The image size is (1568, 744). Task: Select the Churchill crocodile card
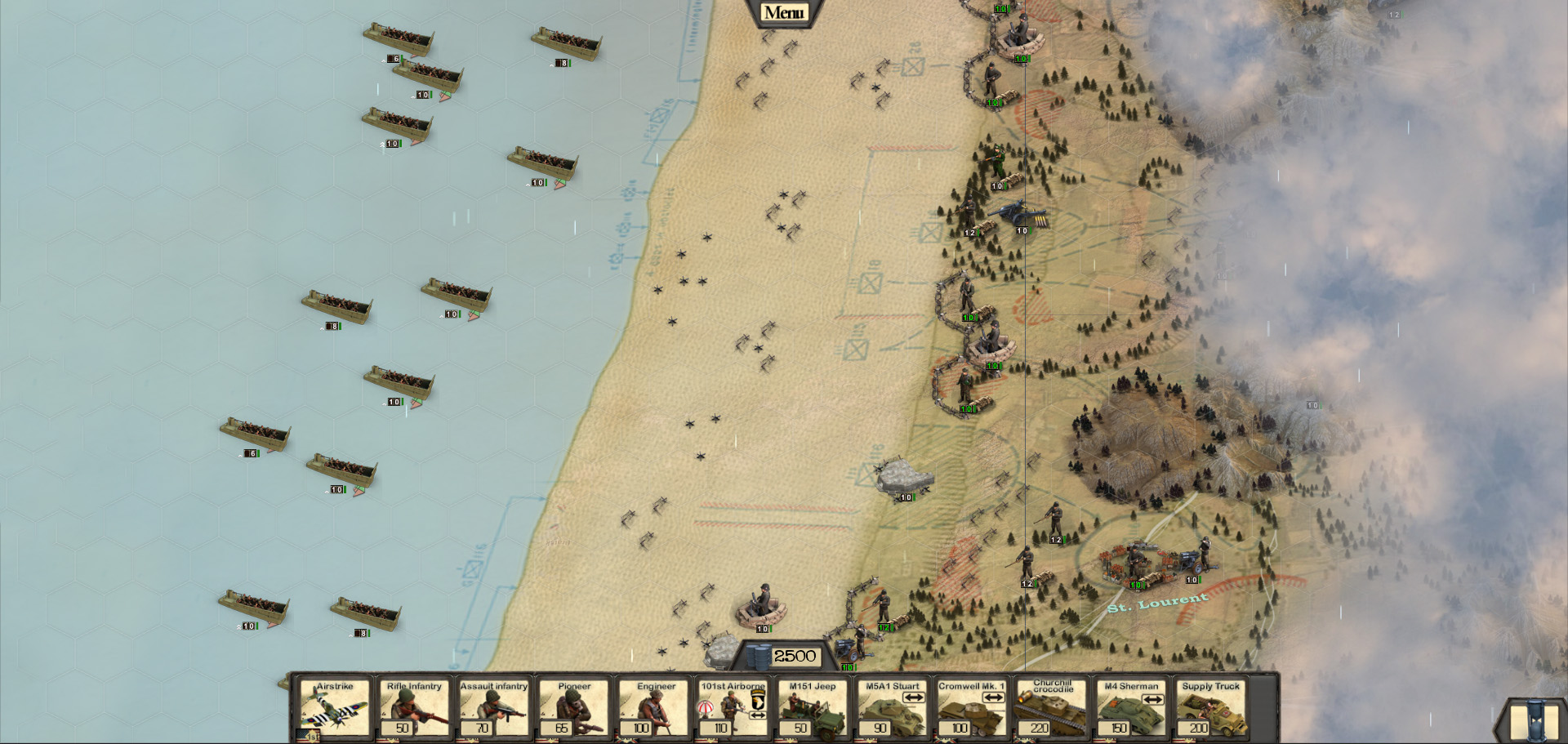[1051, 709]
